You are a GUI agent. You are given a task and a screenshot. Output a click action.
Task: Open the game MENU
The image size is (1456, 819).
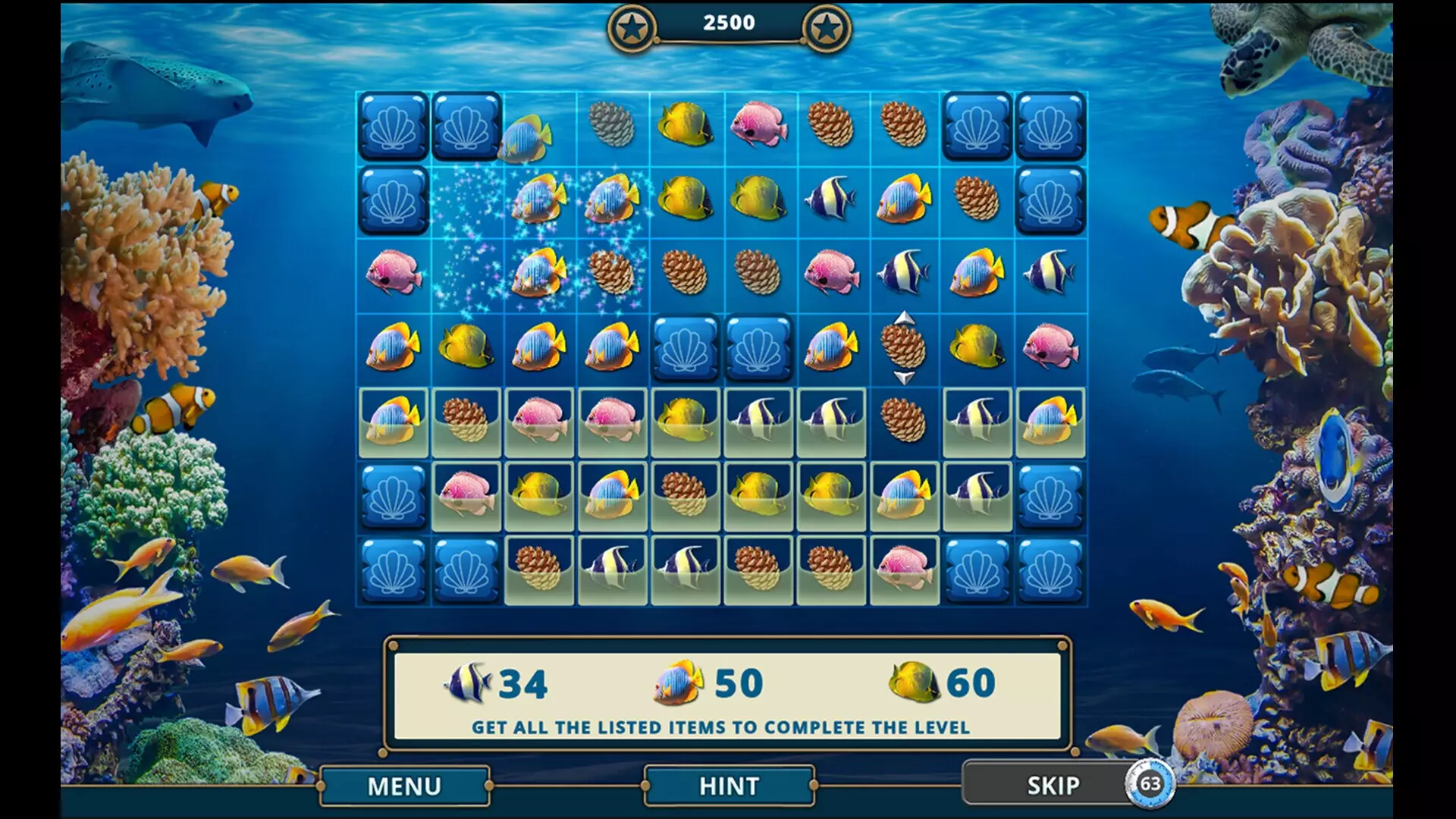[406, 786]
